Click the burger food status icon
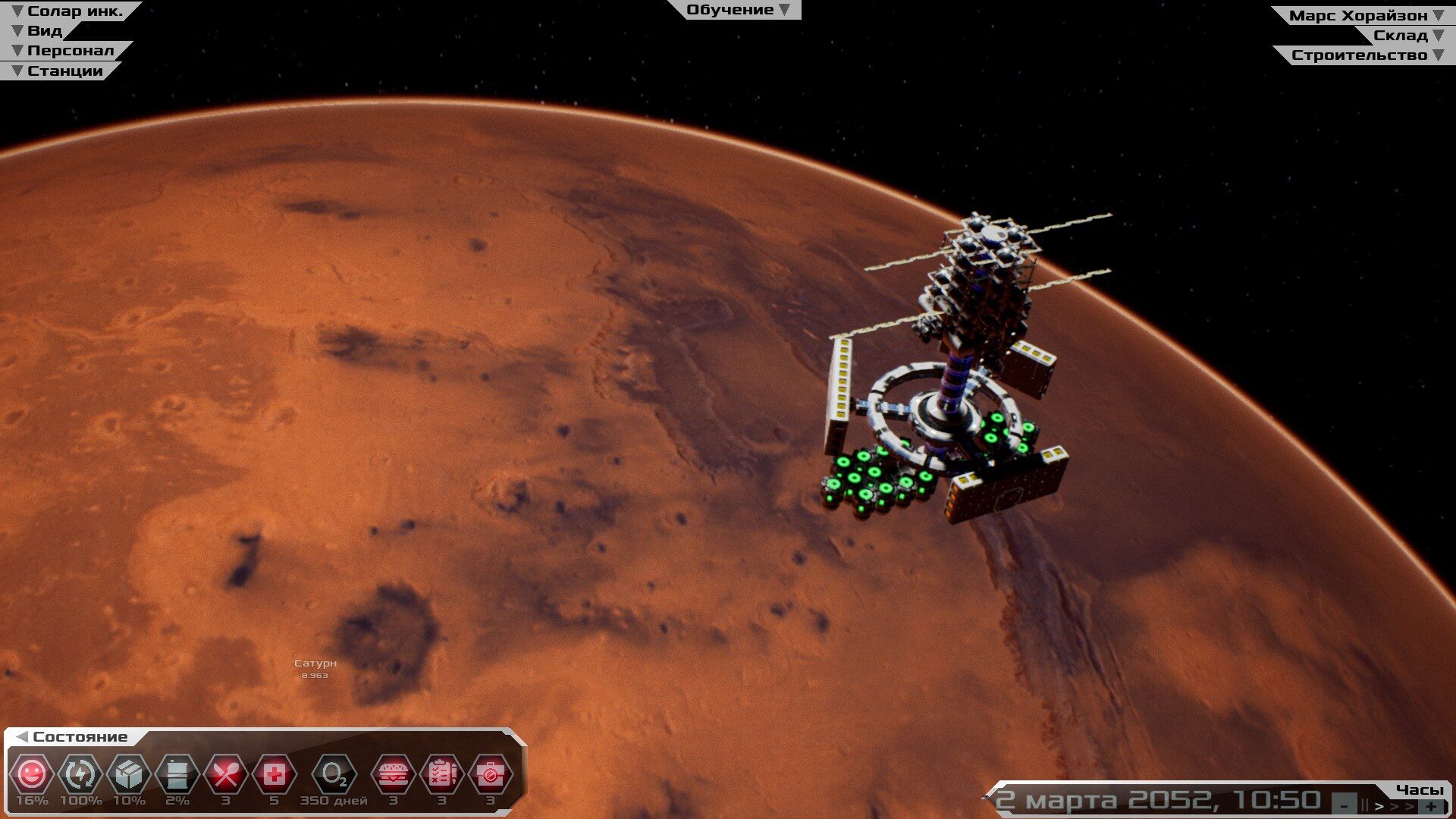The width and height of the screenshot is (1456, 819). click(x=393, y=775)
